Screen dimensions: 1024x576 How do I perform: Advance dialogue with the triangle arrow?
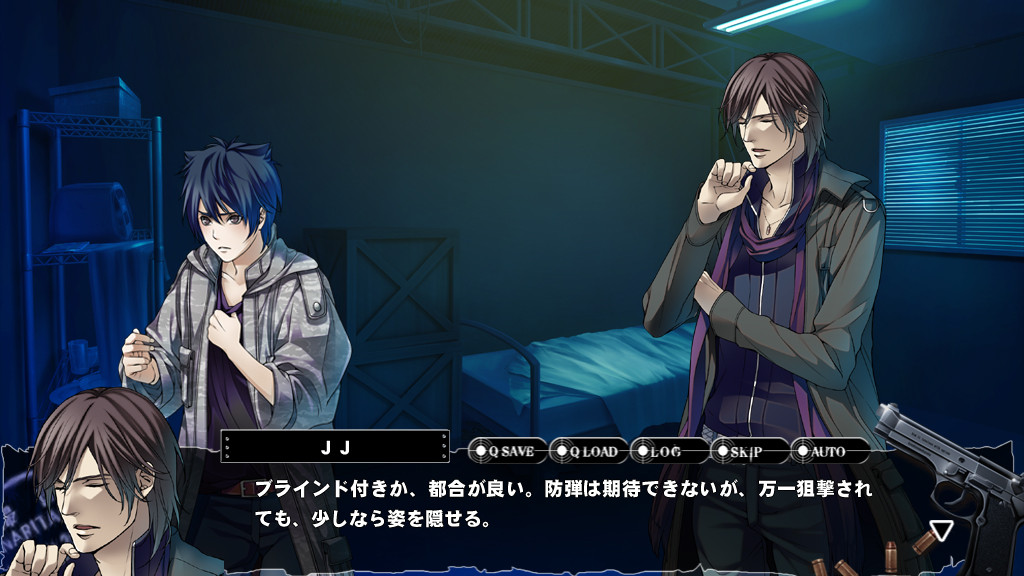click(940, 530)
